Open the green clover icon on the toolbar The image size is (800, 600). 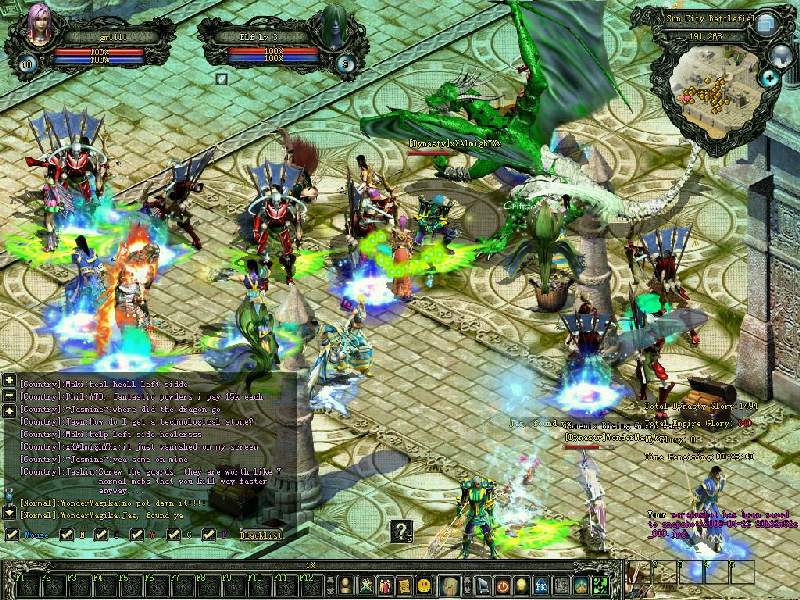601,585
